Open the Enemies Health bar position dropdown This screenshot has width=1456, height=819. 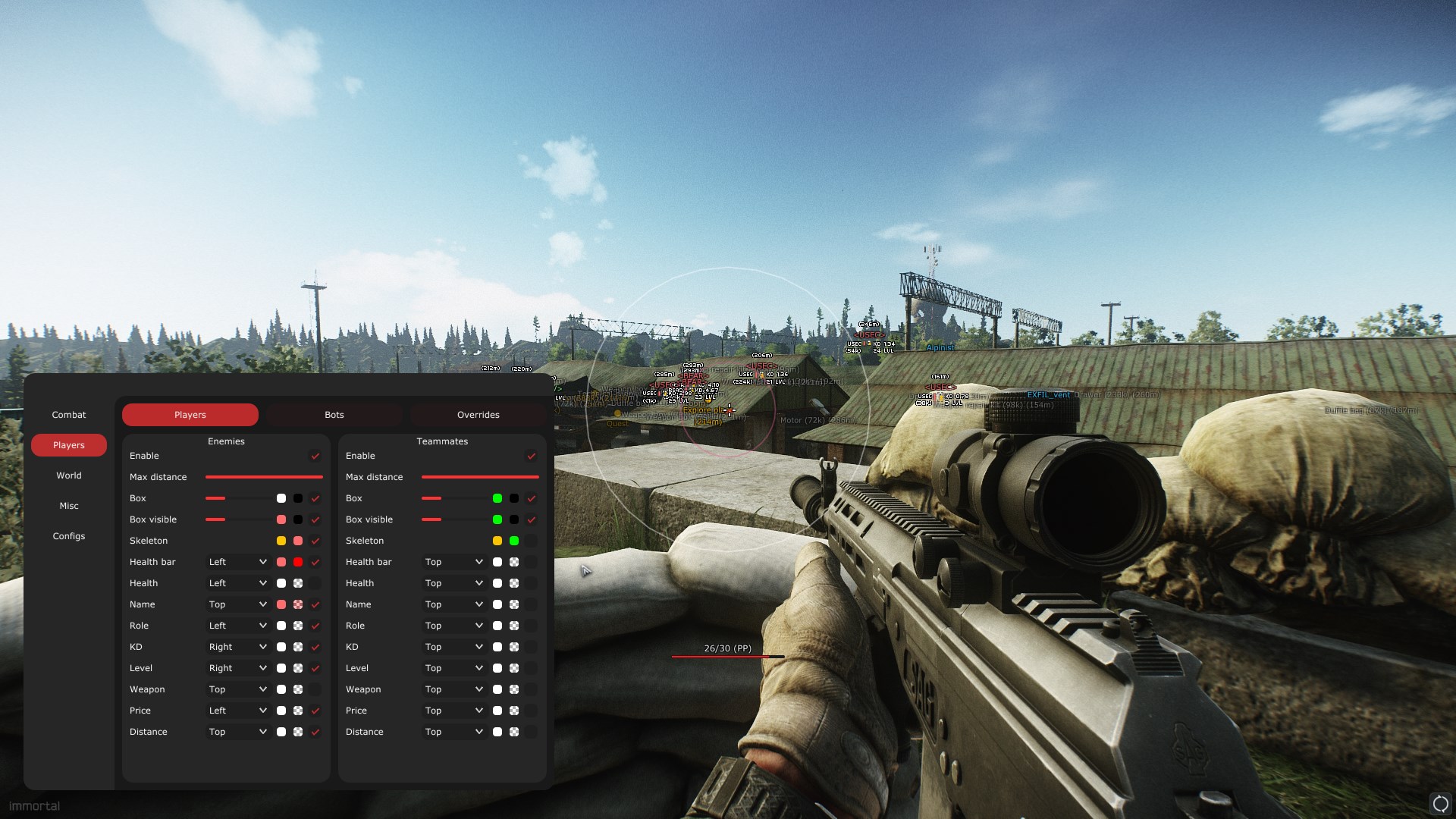tap(237, 562)
